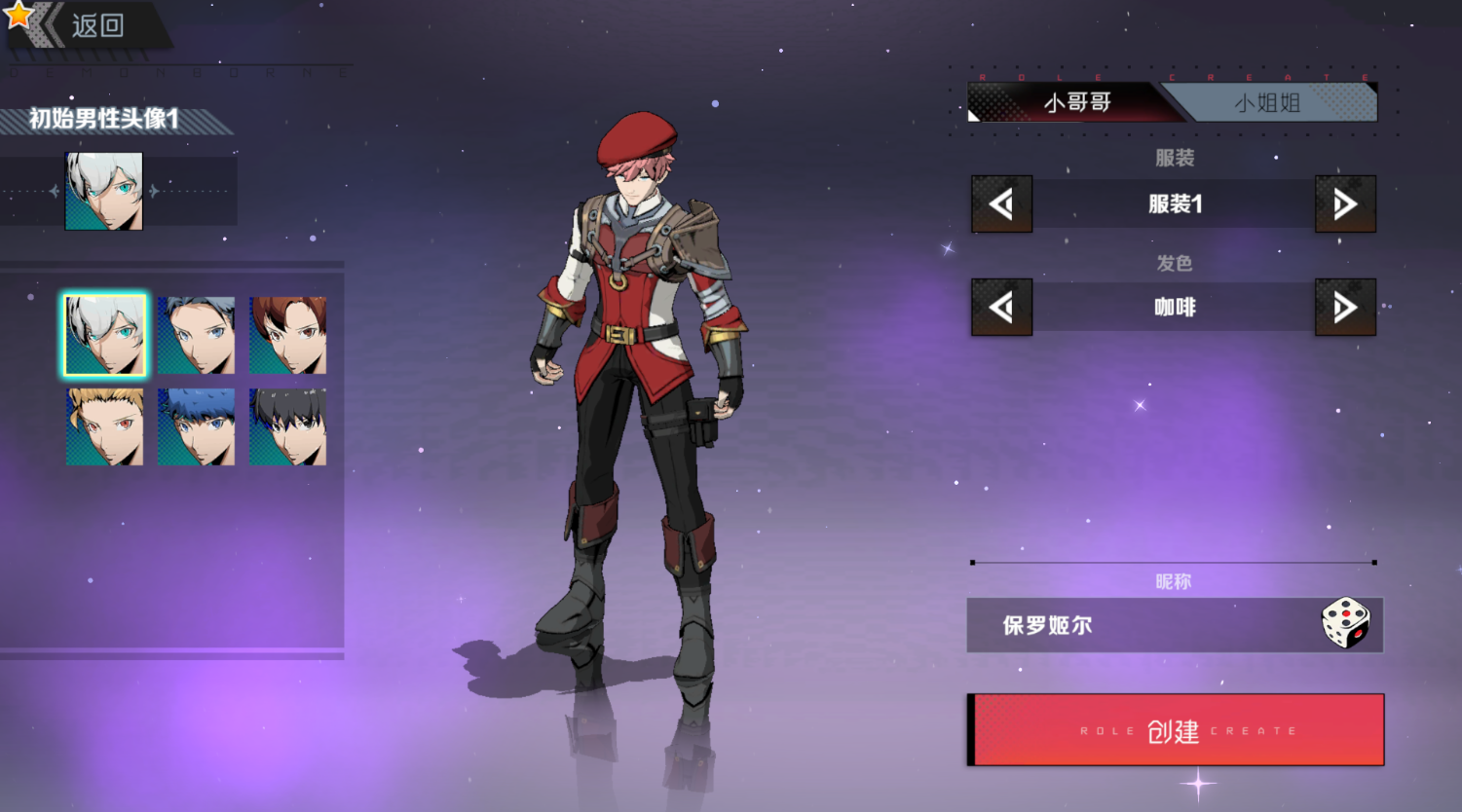Choose previous hair color with 发色 left arrow
This screenshot has width=1462, height=812.
[1001, 308]
